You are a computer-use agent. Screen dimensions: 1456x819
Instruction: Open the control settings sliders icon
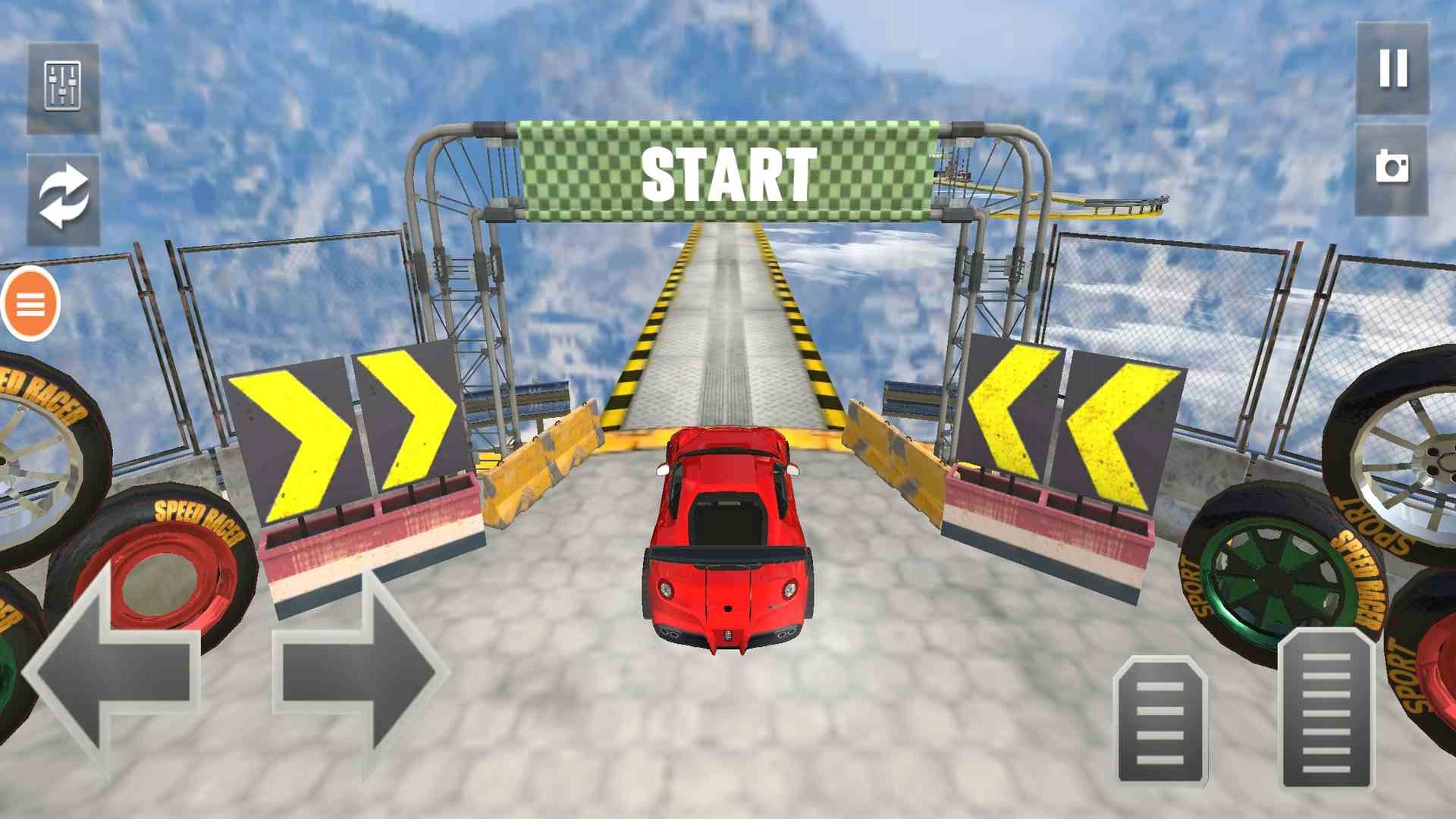pyautogui.click(x=63, y=87)
